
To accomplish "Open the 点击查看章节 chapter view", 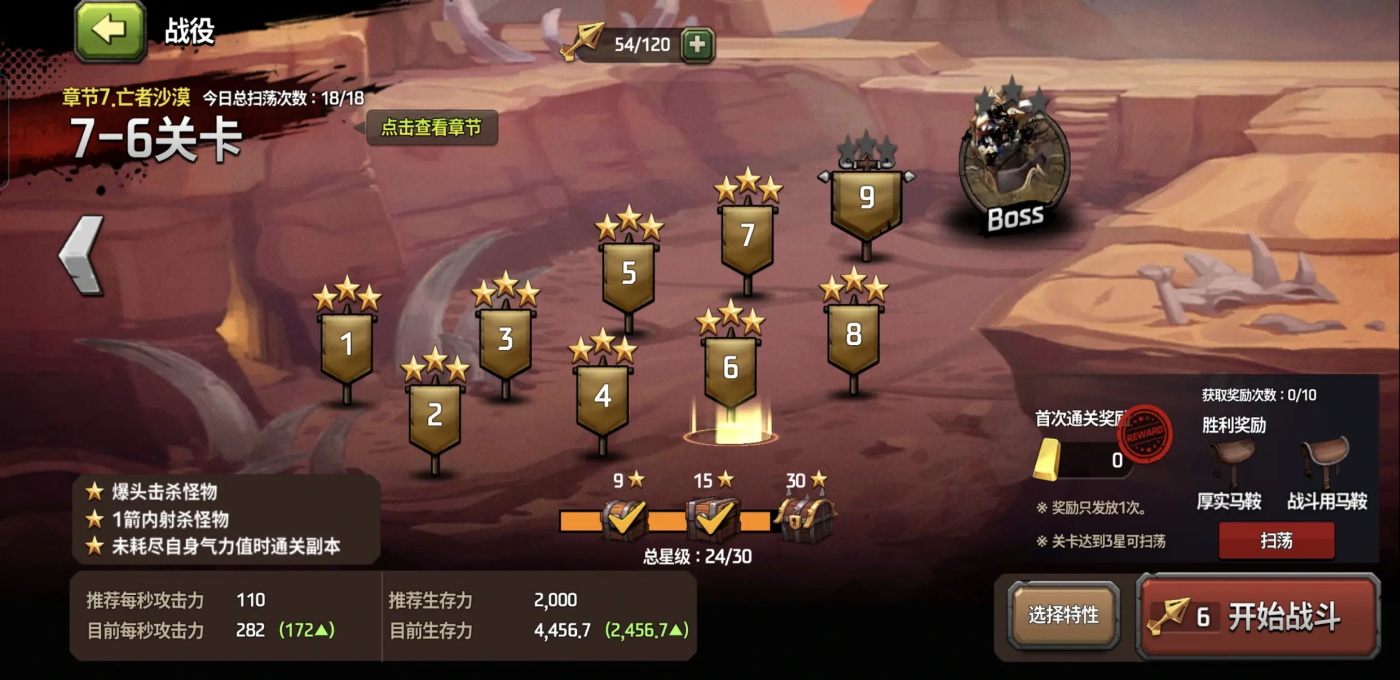I will click(431, 128).
